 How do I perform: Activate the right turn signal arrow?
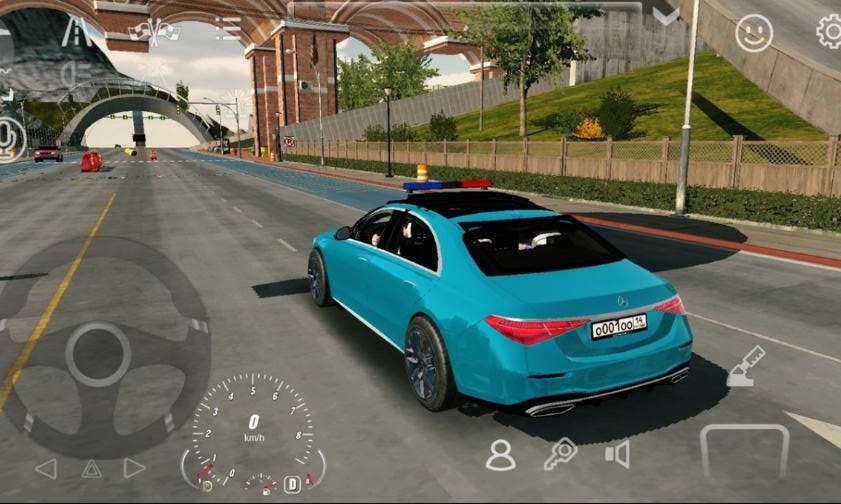[x=135, y=468]
